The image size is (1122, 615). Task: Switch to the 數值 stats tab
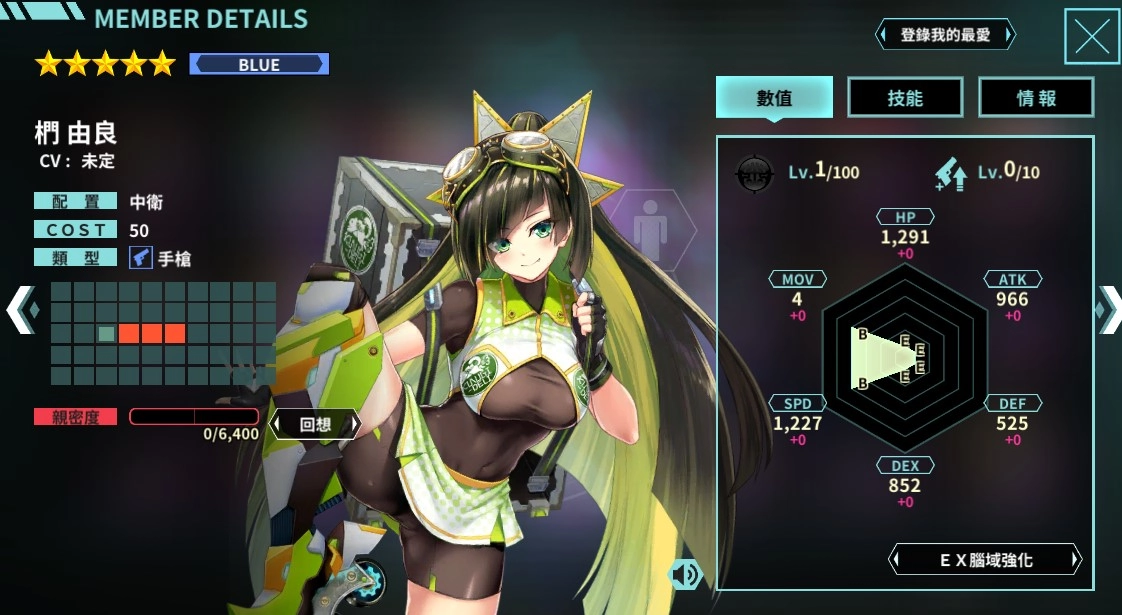click(774, 98)
